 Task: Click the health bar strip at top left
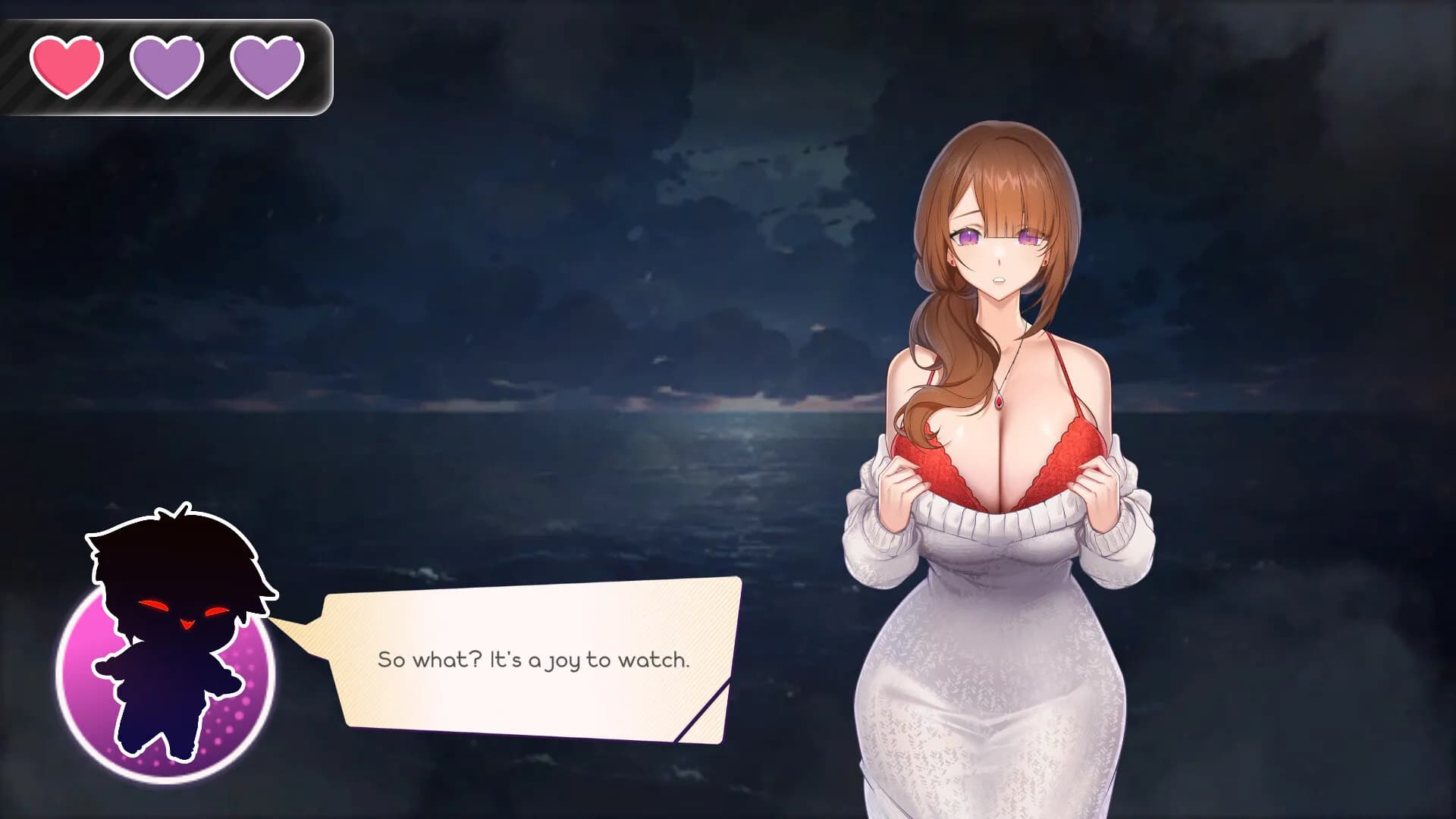coord(167,66)
